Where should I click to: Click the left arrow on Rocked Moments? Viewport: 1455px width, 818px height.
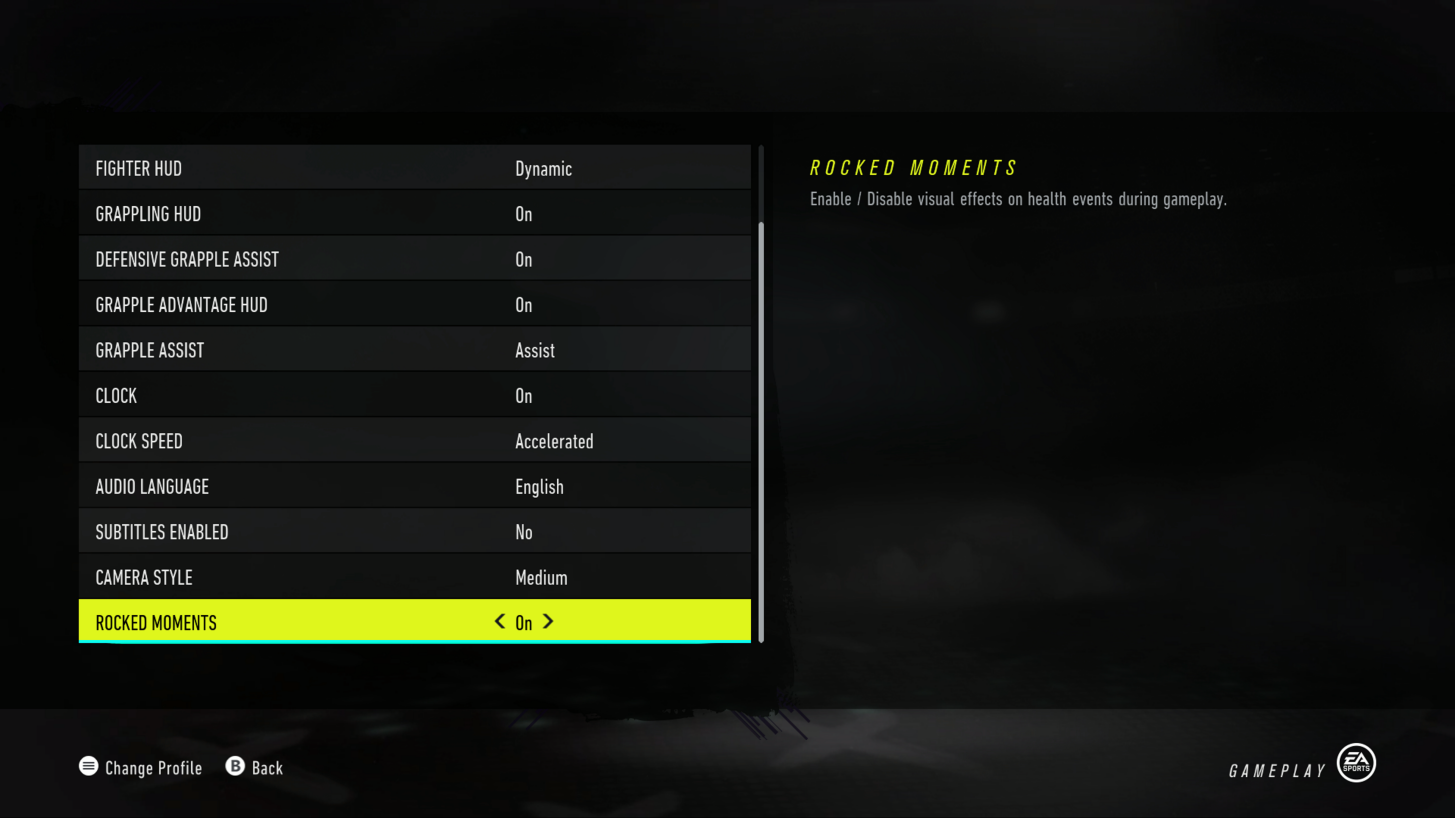pyautogui.click(x=499, y=622)
